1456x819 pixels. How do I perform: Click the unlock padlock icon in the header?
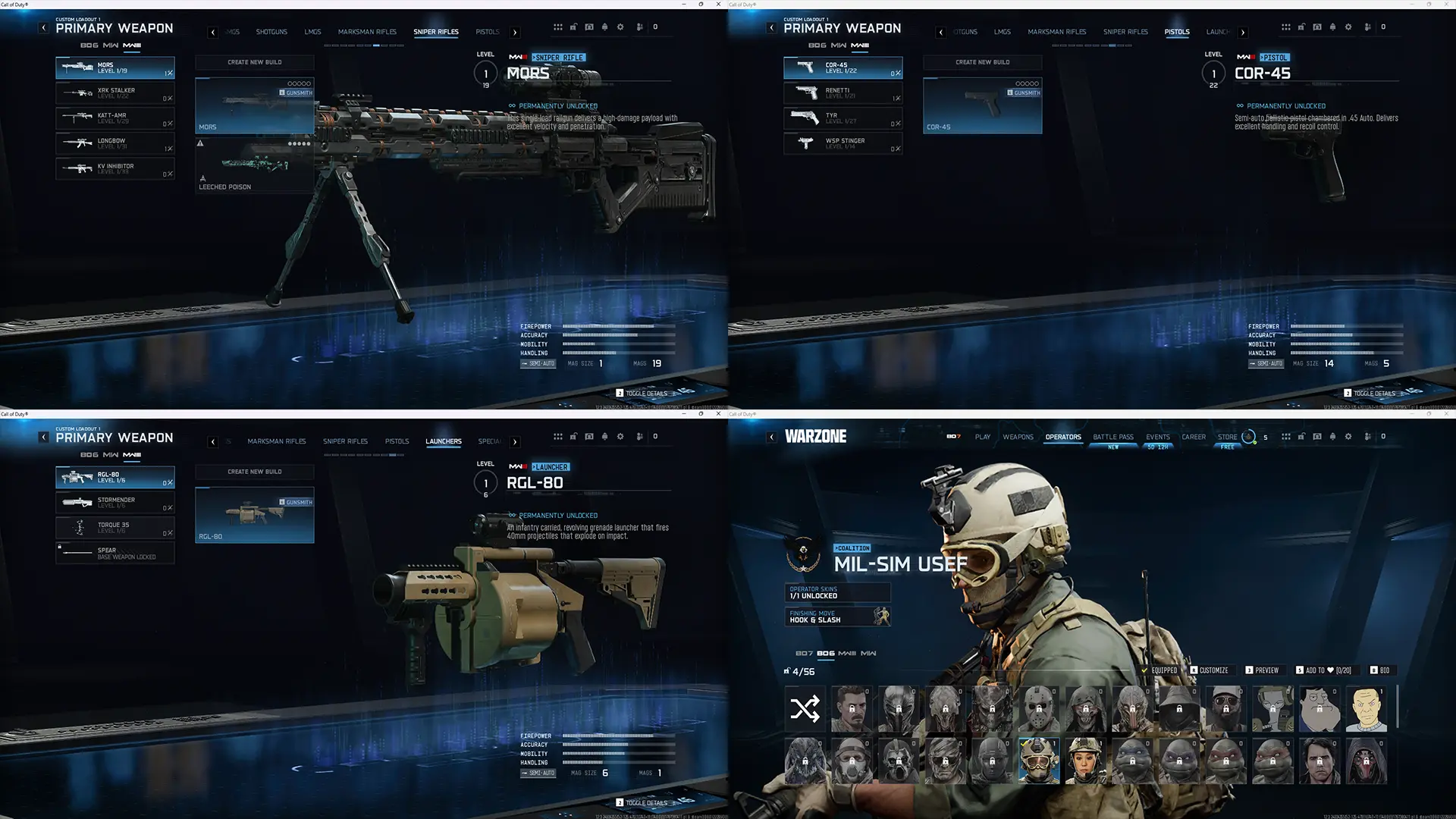pos(574,27)
